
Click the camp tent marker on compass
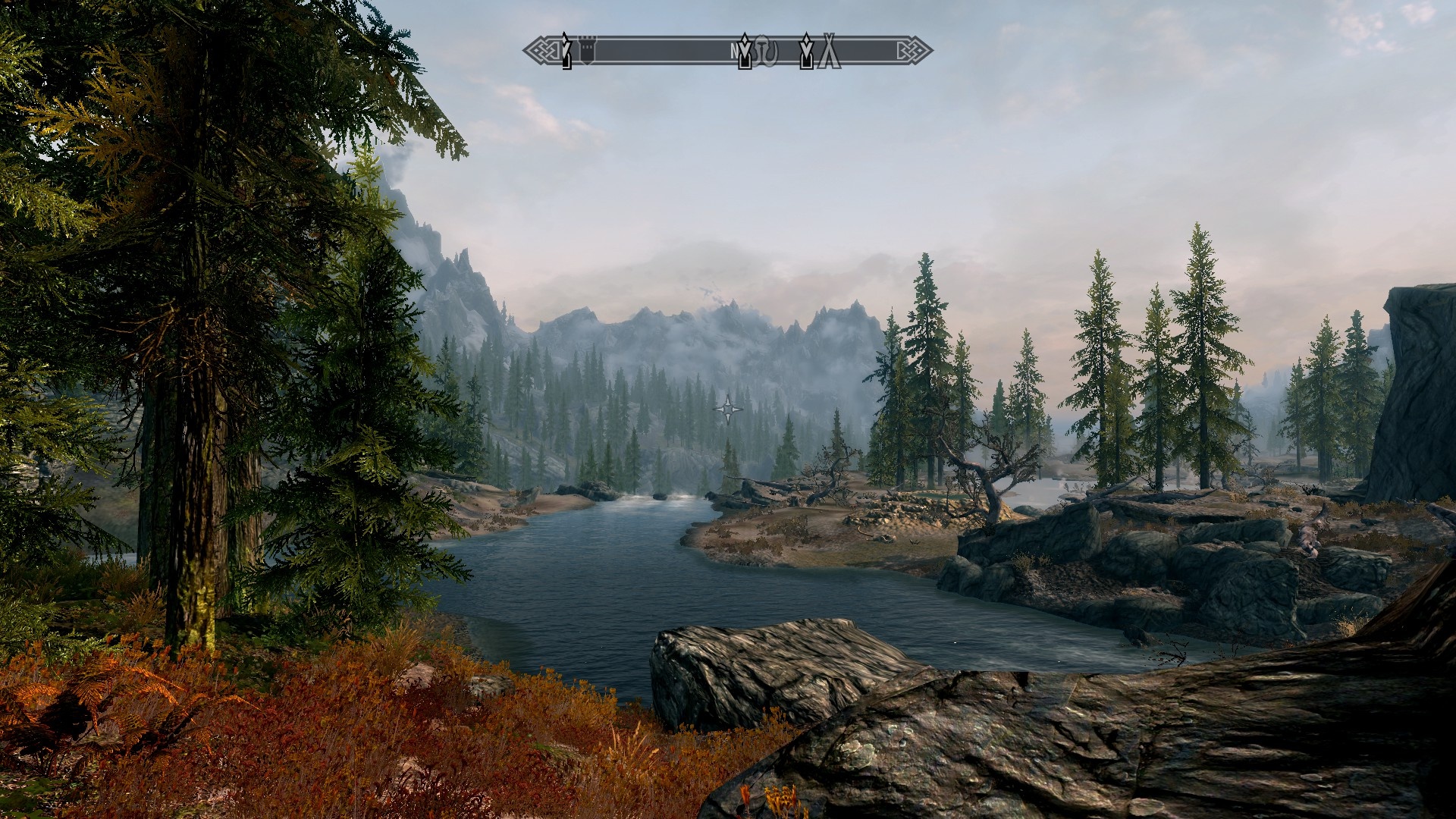point(830,52)
